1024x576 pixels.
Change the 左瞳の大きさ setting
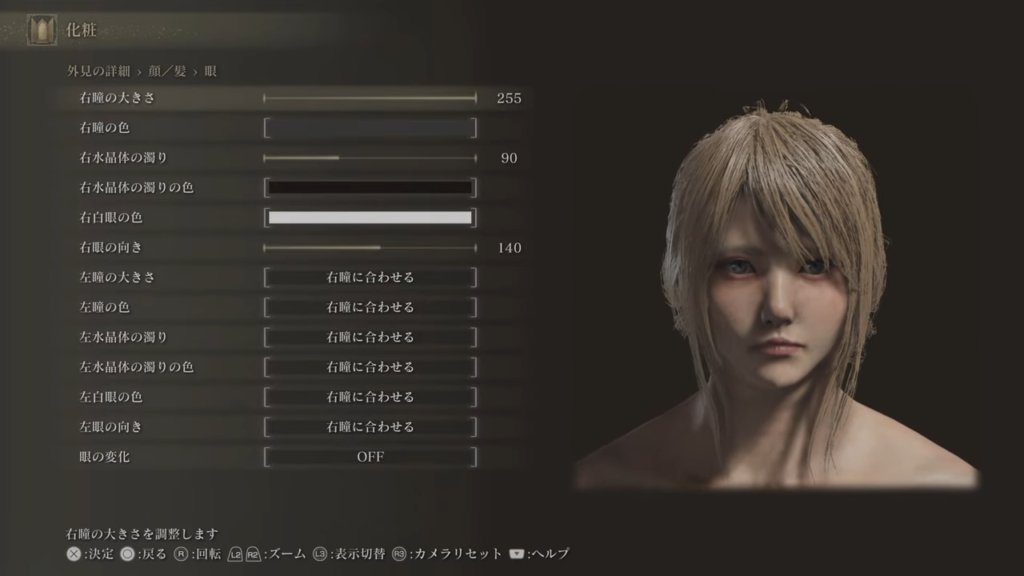pos(370,277)
